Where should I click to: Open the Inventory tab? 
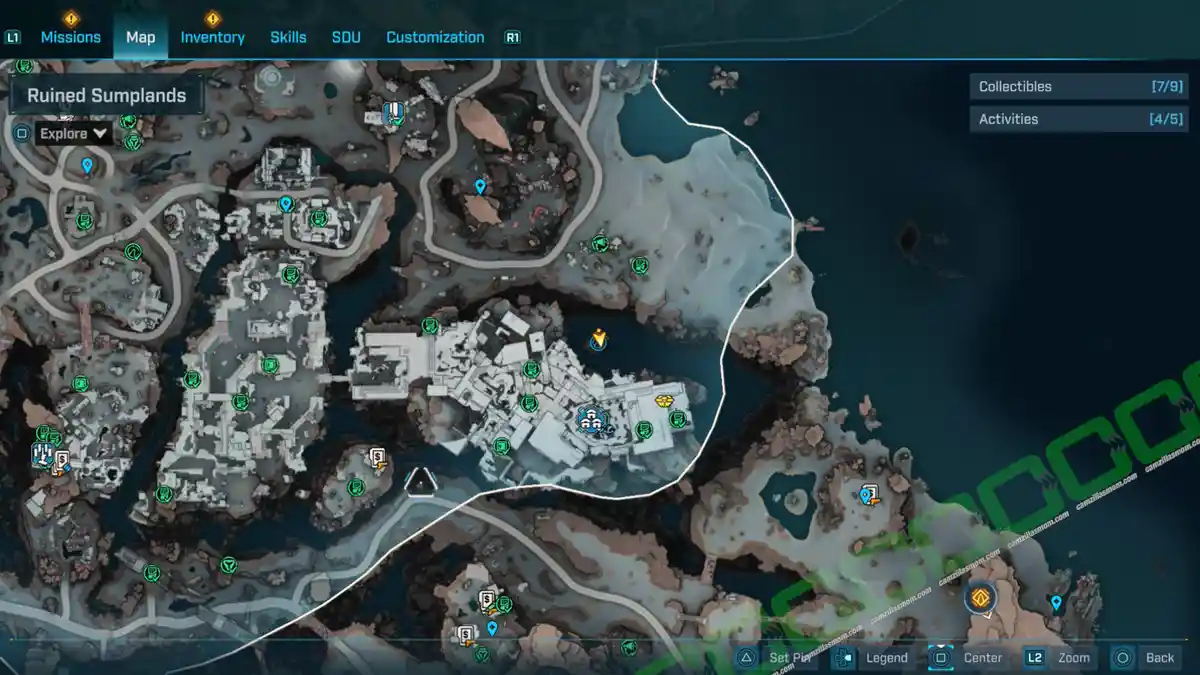coord(212,37)
